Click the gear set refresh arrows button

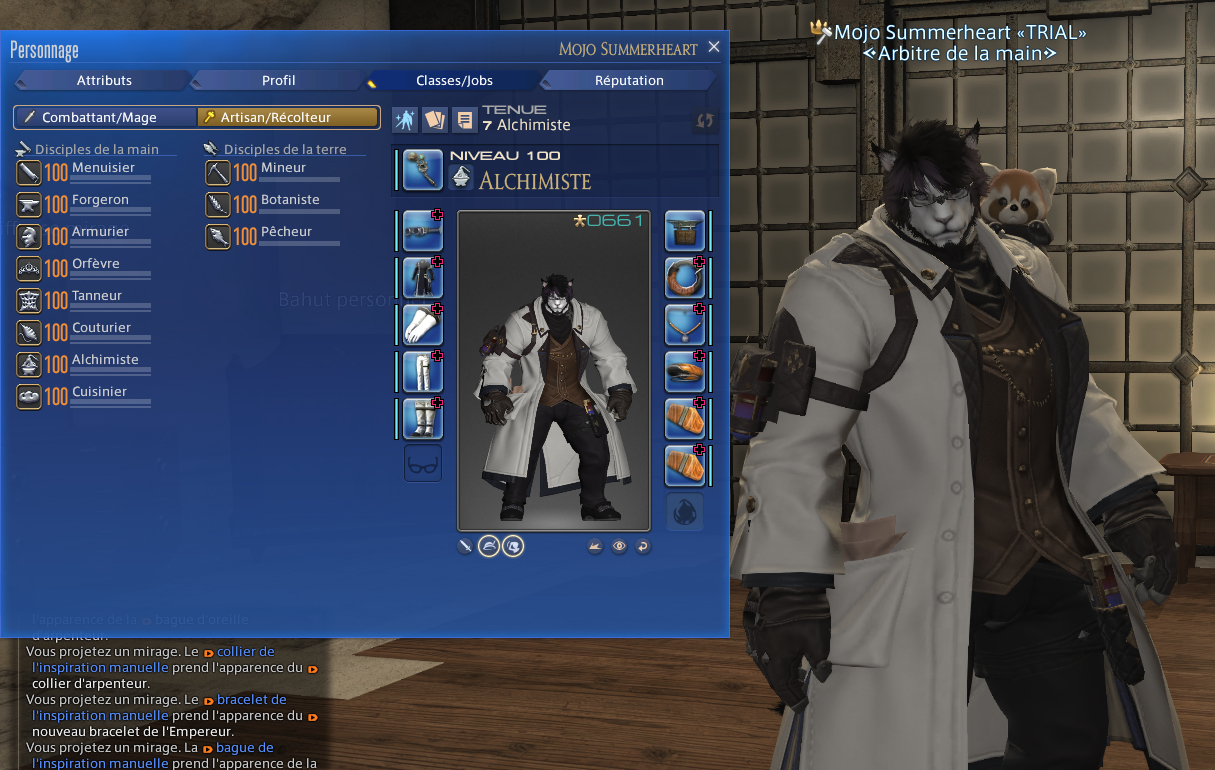[x=705, y=120]
